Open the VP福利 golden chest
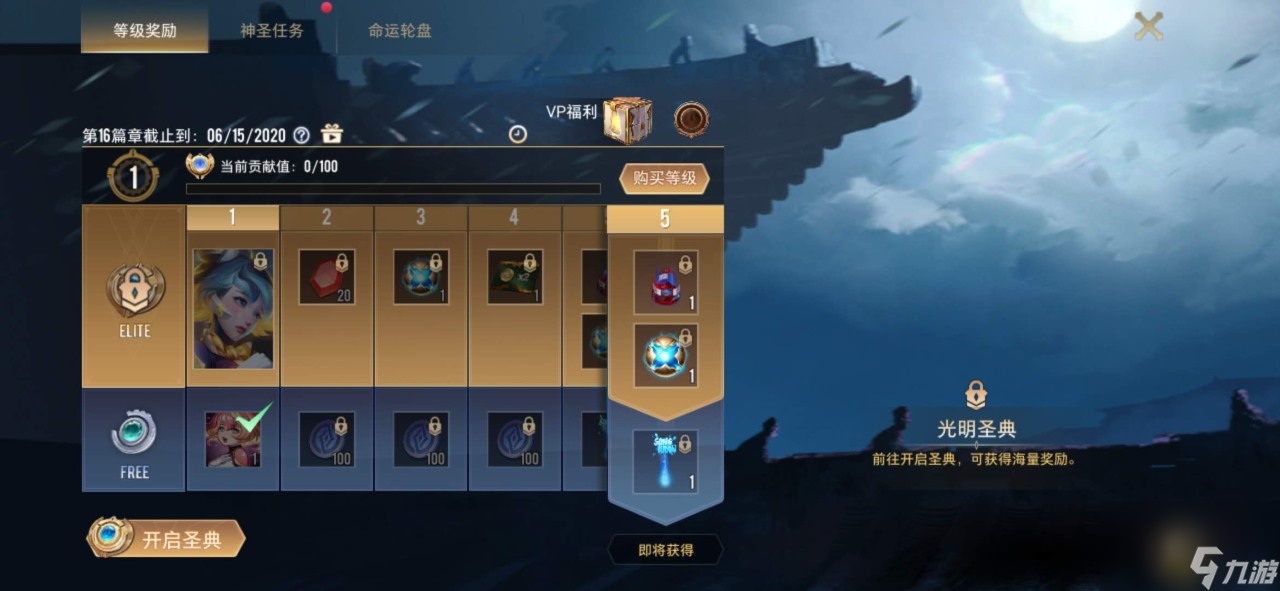The height and width of the screenshot is (591, 1280). point(627,121)
